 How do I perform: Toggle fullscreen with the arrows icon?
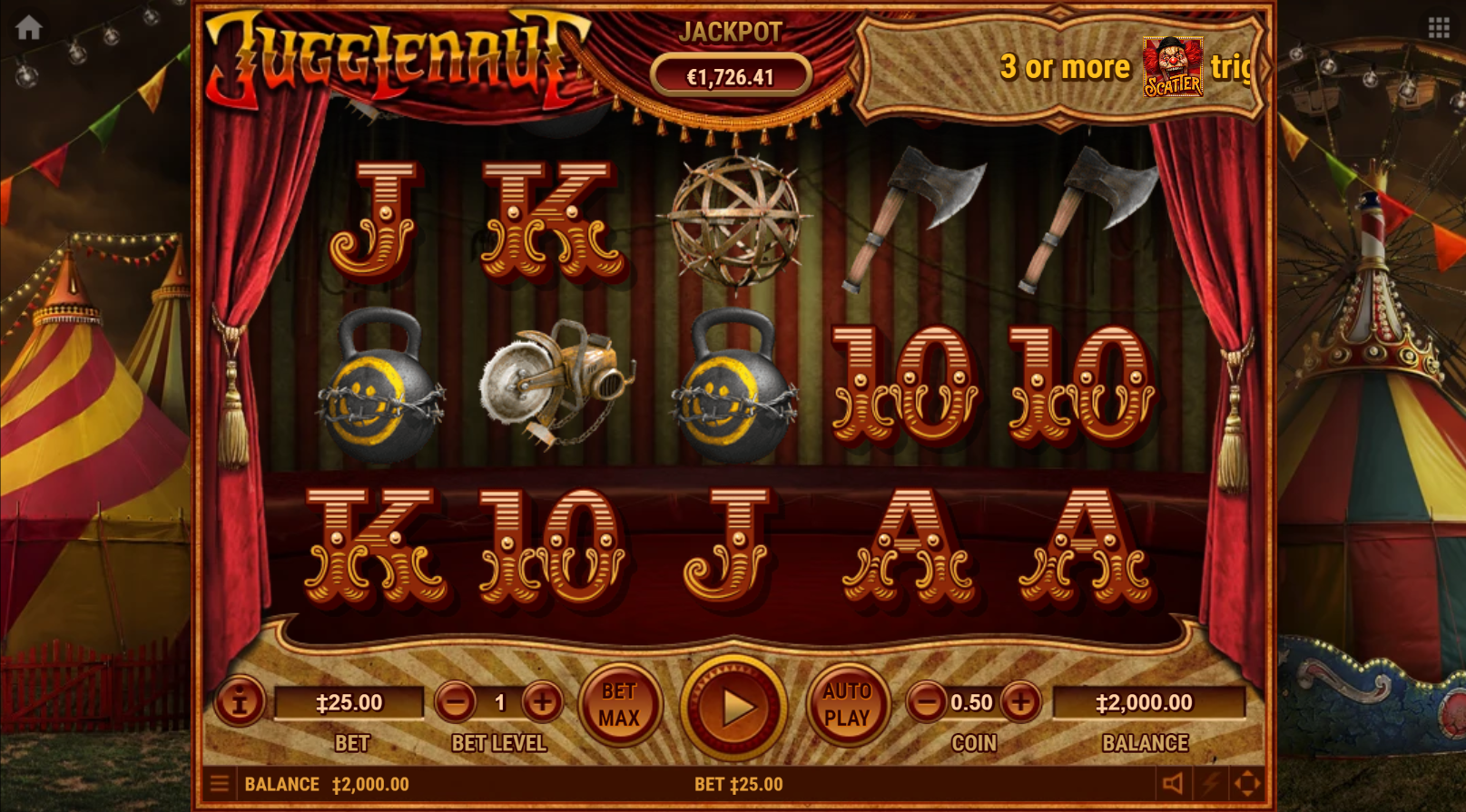[x=1247, y=784]
